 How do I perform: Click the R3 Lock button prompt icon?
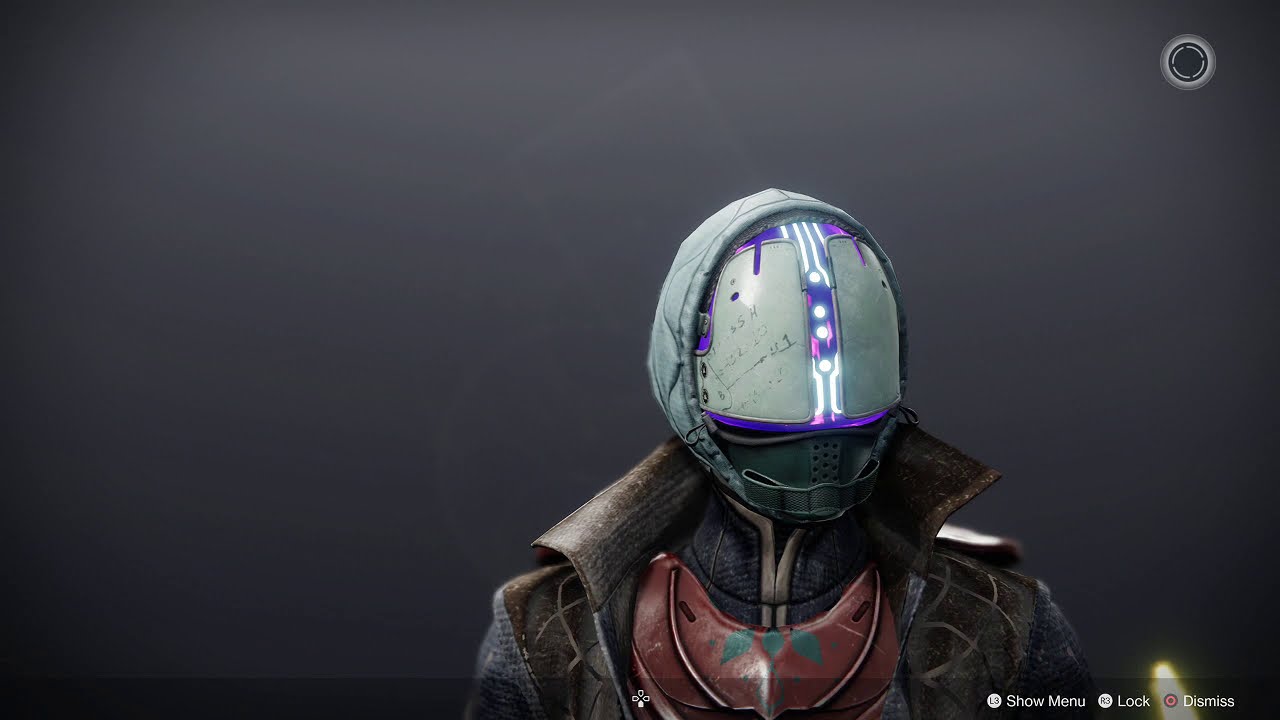point(1106,701)
